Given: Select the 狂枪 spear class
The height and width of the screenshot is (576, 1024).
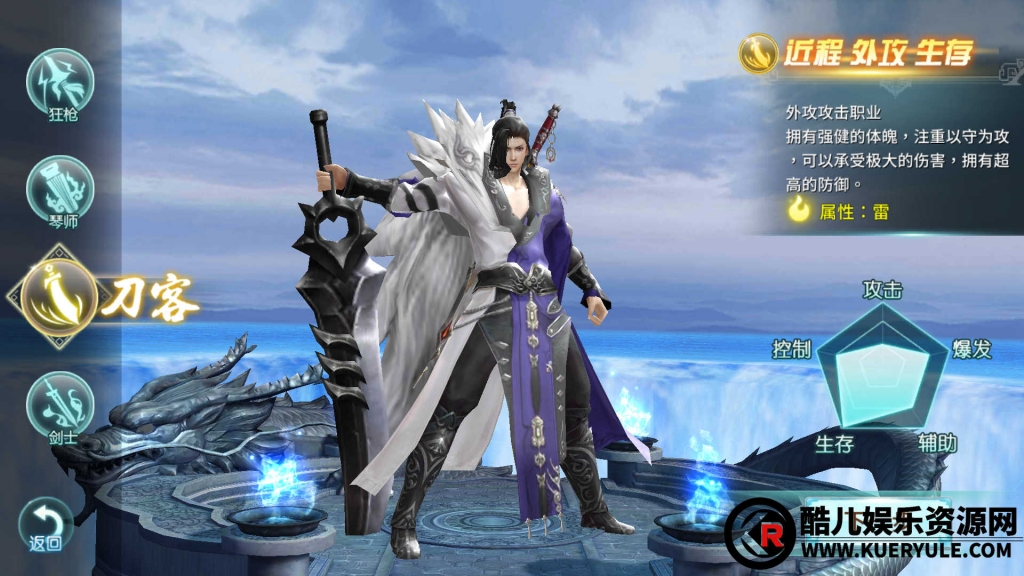Looking at the screenshot, I should pyautogui.click(x=61, y=82).
